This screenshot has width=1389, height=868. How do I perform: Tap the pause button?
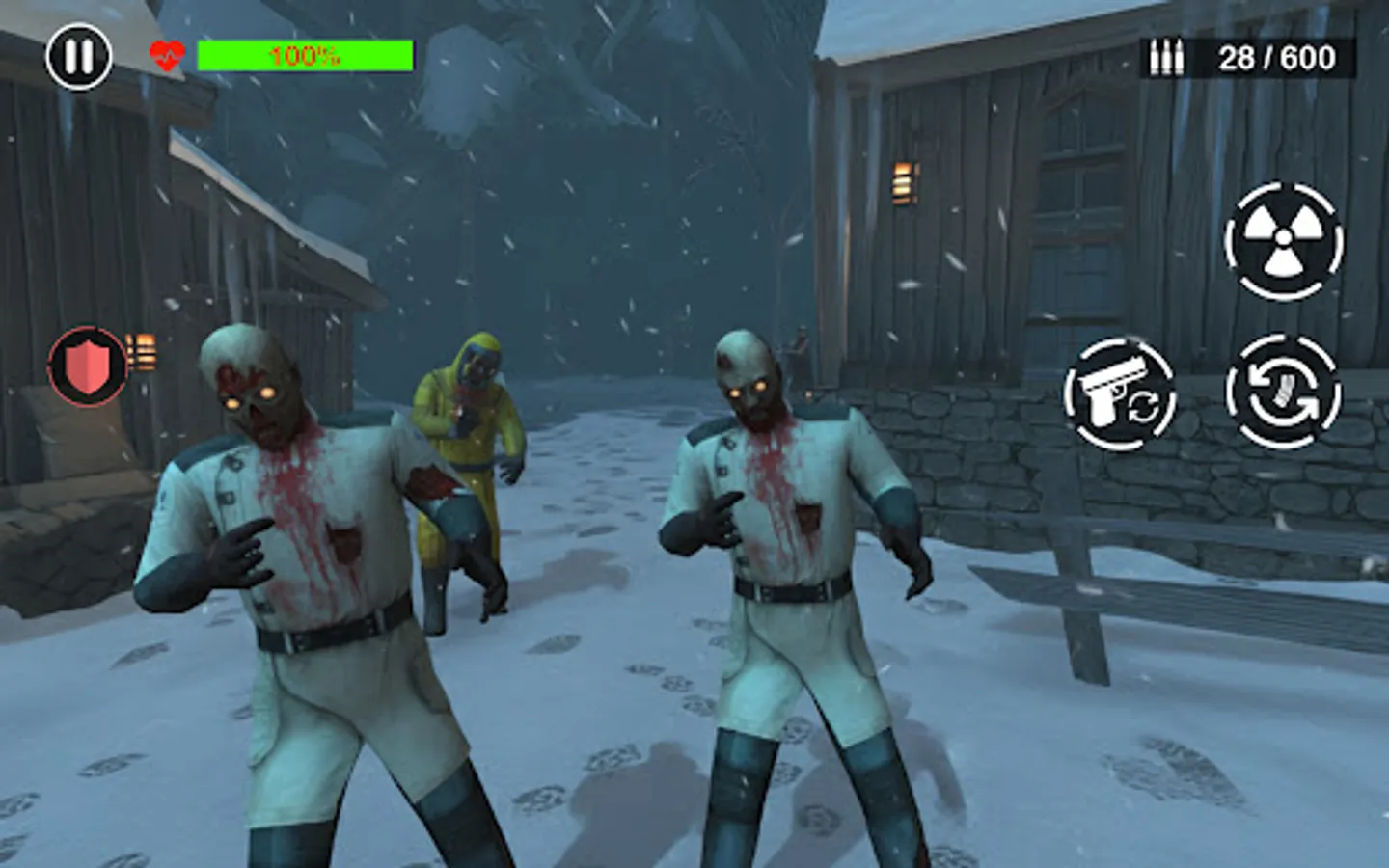[x=79, y=58]
